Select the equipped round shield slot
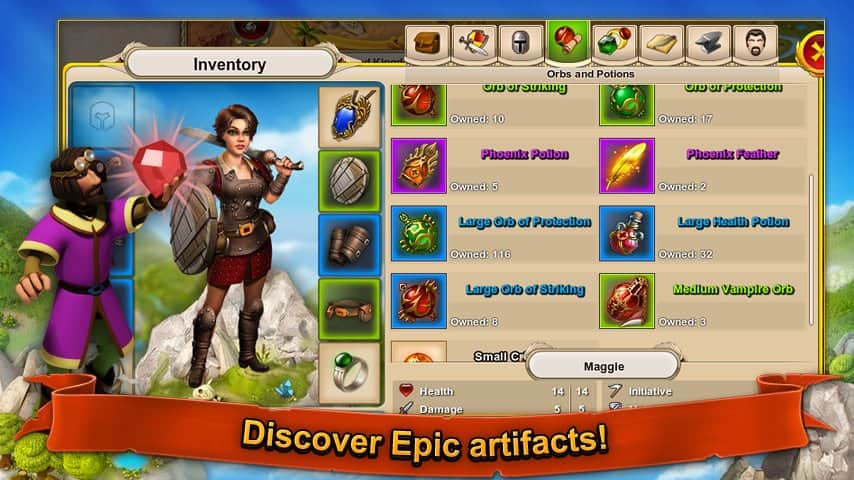The height and width of the screenshot is (480, 854). pos(350,181)
